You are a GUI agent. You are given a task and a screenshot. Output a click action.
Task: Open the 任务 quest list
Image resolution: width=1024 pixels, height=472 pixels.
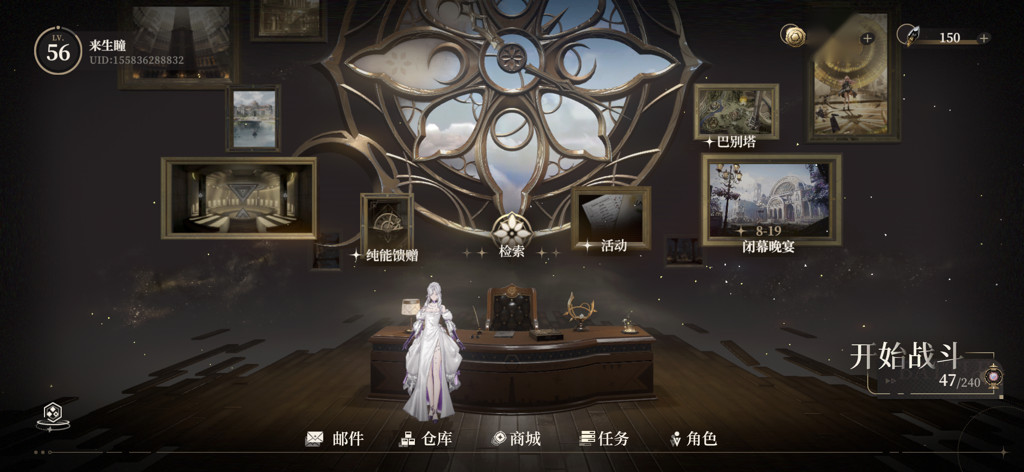pos(604,439)
